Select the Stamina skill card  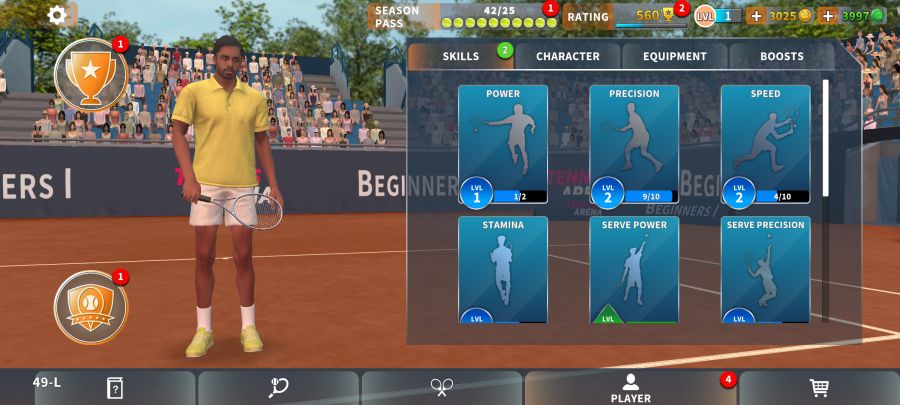pos(503,270)
